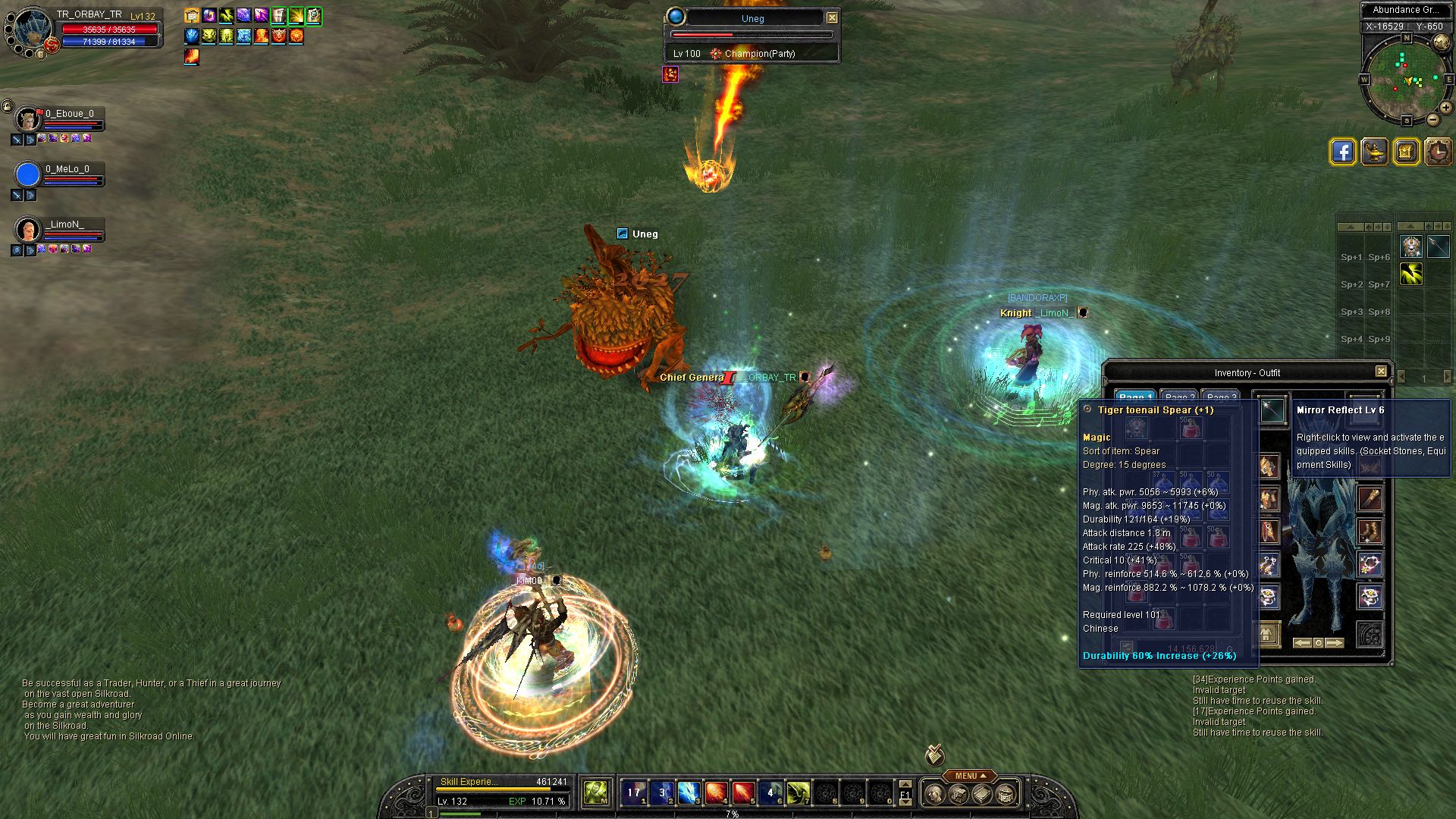Switch inventory to Page 2
The width and height of the screenshot is (1456, 819).
pyautogui.click(x=1179, y=397)
